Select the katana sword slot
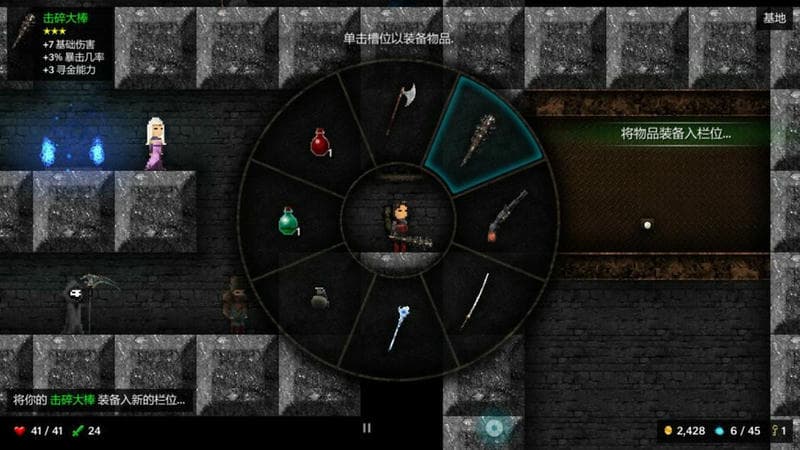This screenshot has width=800, height=450. [x=475, y=299]
